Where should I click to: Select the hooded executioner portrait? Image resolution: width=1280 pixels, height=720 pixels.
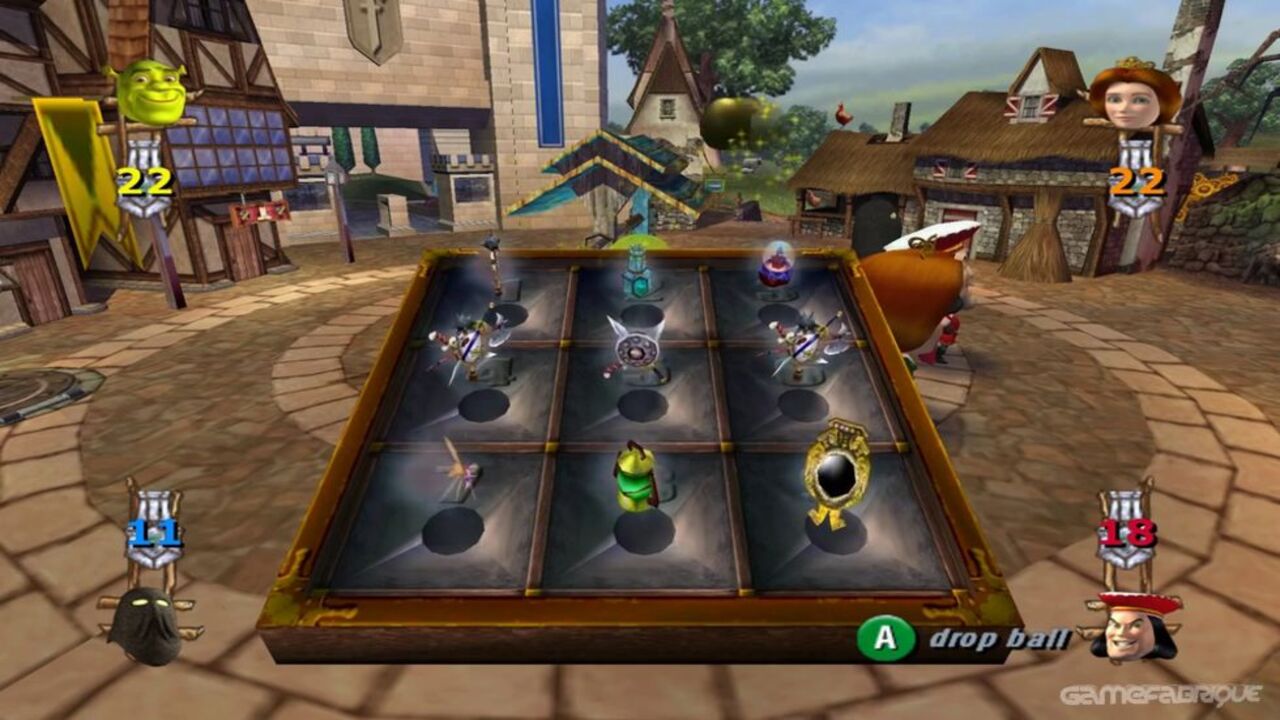145,625
